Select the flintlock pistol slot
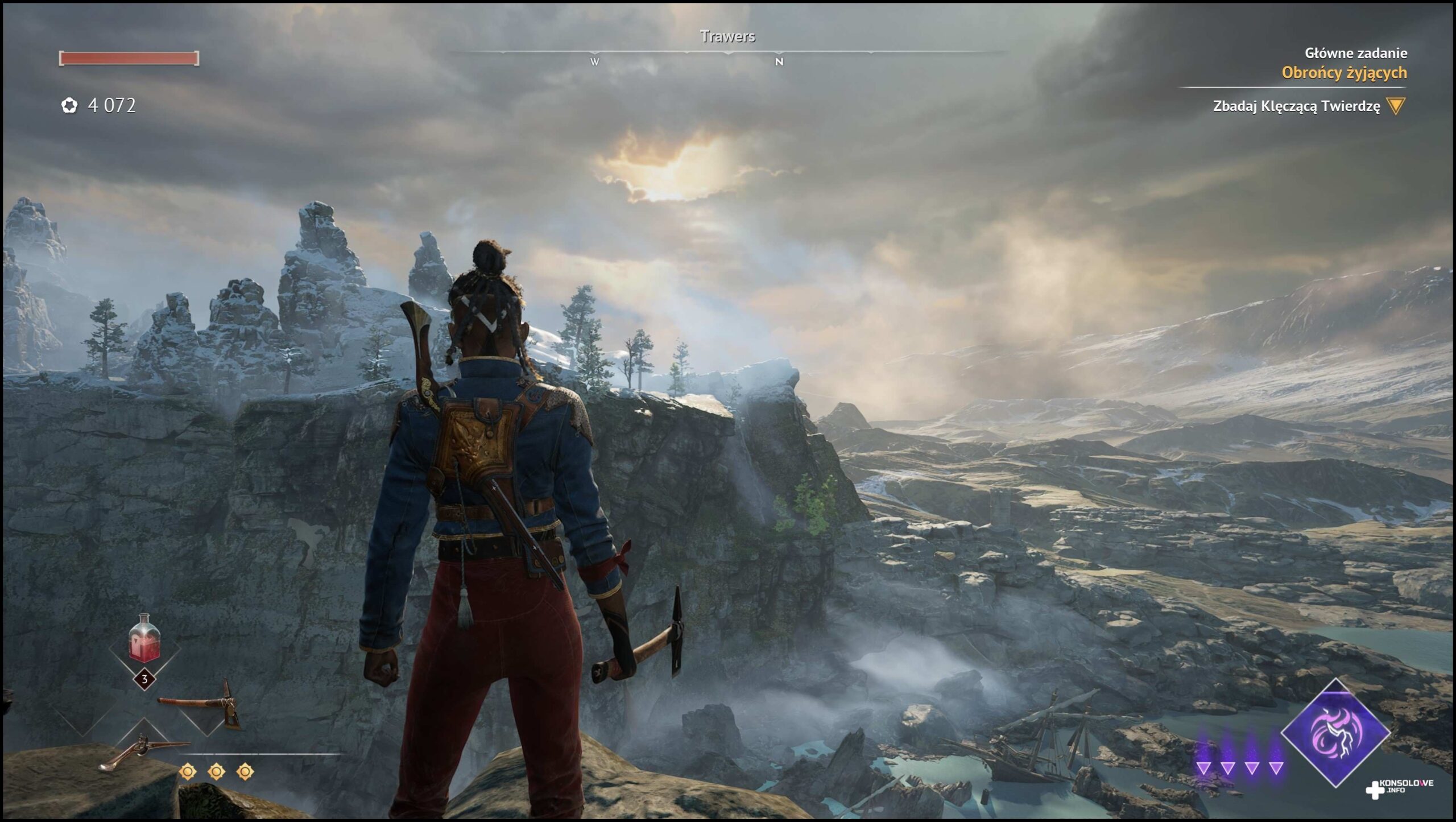Screen dimensions: 1456x822 pyautogui.click(x=143, y=751)
